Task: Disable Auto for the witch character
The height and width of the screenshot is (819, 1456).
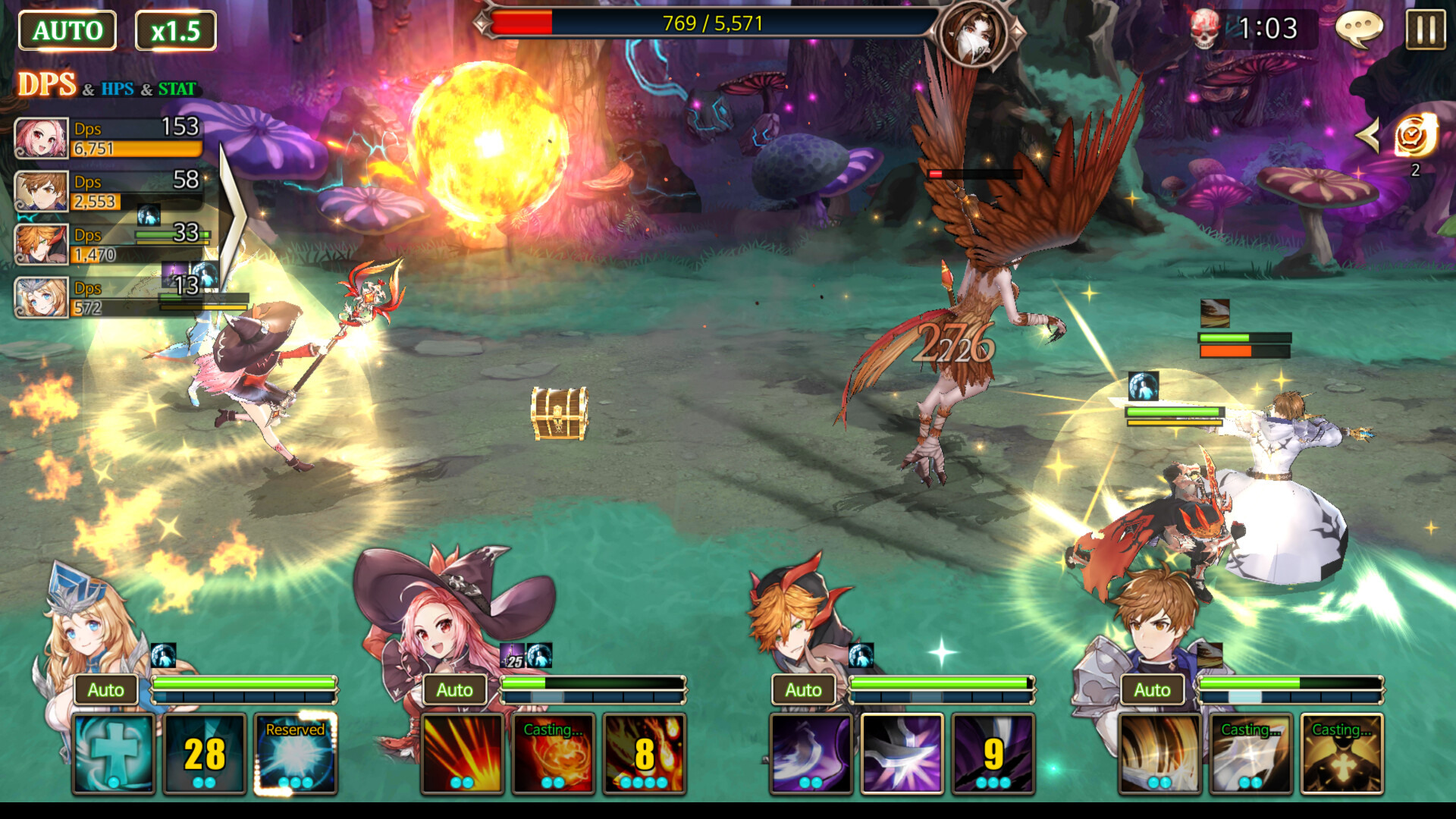Action: [455, 689]
